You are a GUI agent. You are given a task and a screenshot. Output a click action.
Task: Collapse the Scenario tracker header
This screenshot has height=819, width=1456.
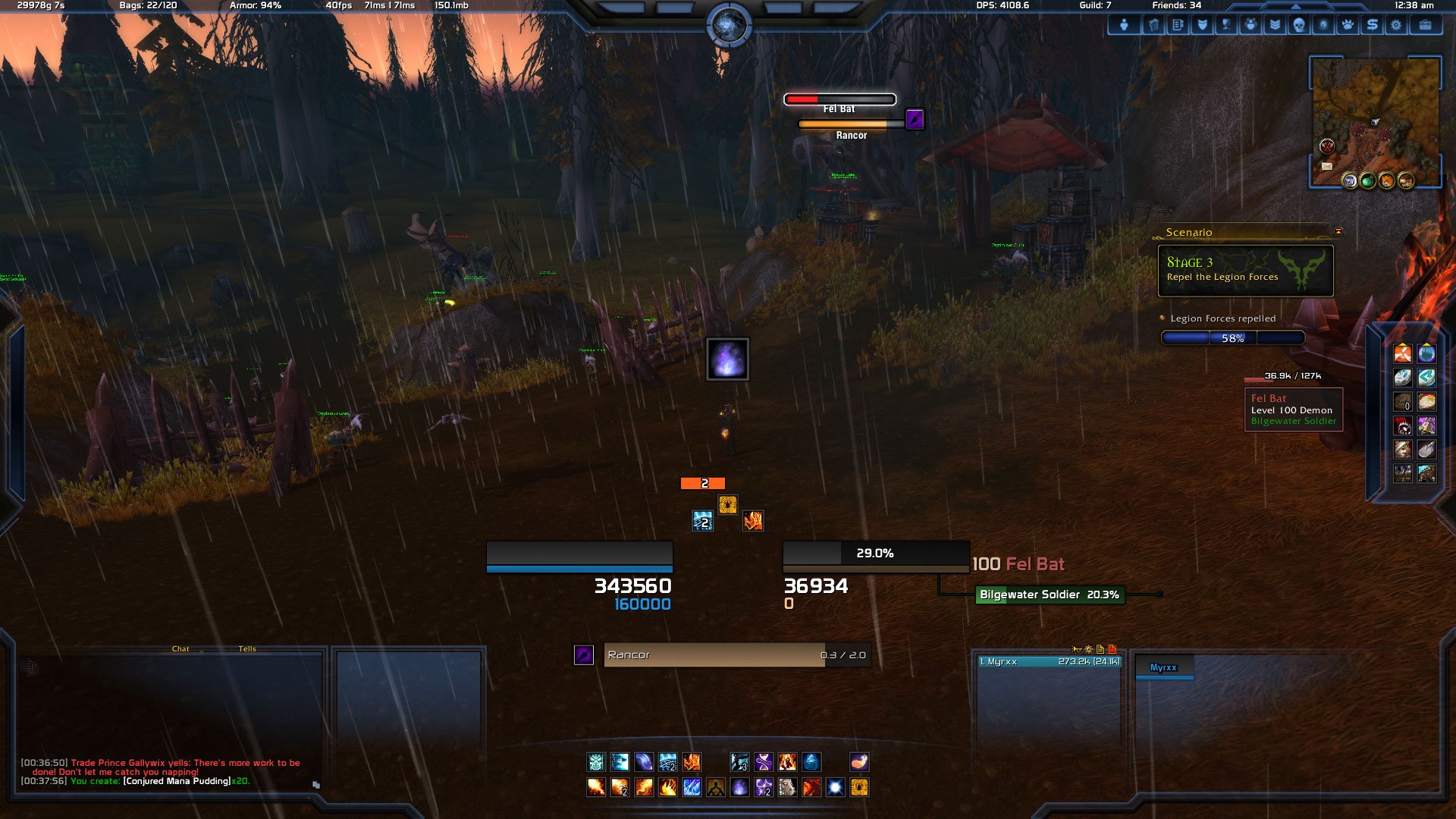[1338, 231]
